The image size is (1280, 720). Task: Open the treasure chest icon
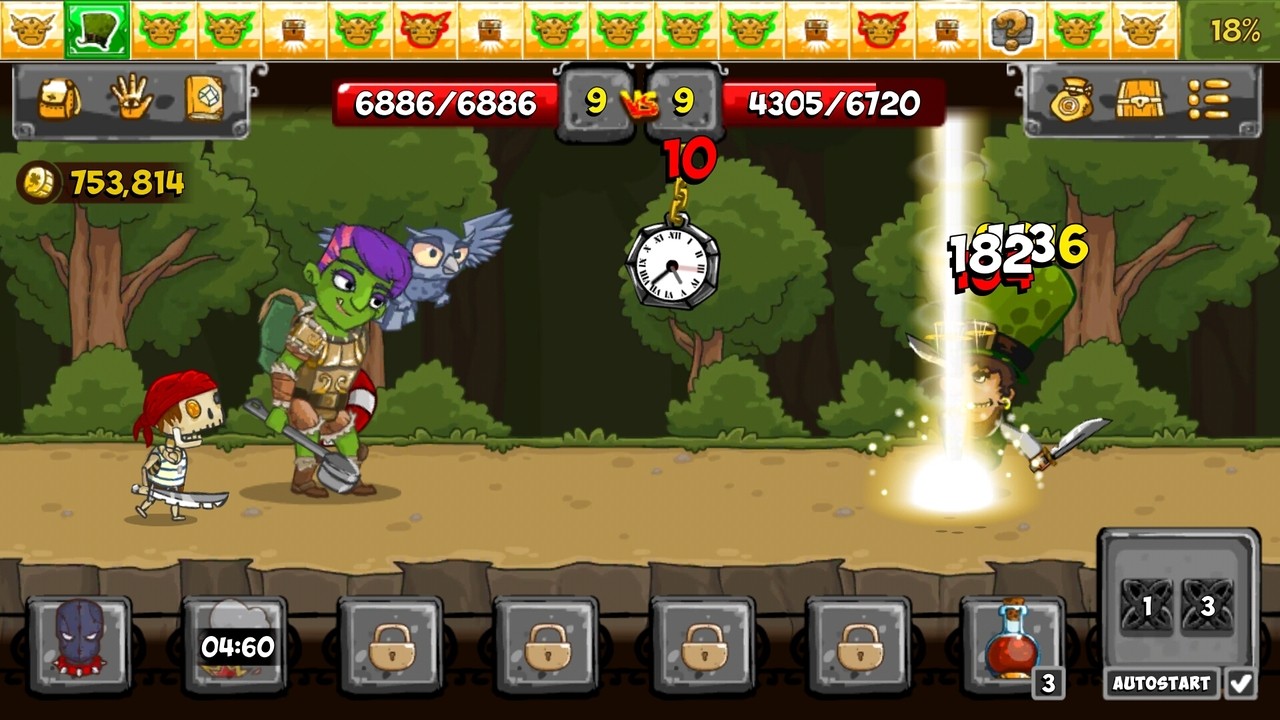(x=1138, y=97)
